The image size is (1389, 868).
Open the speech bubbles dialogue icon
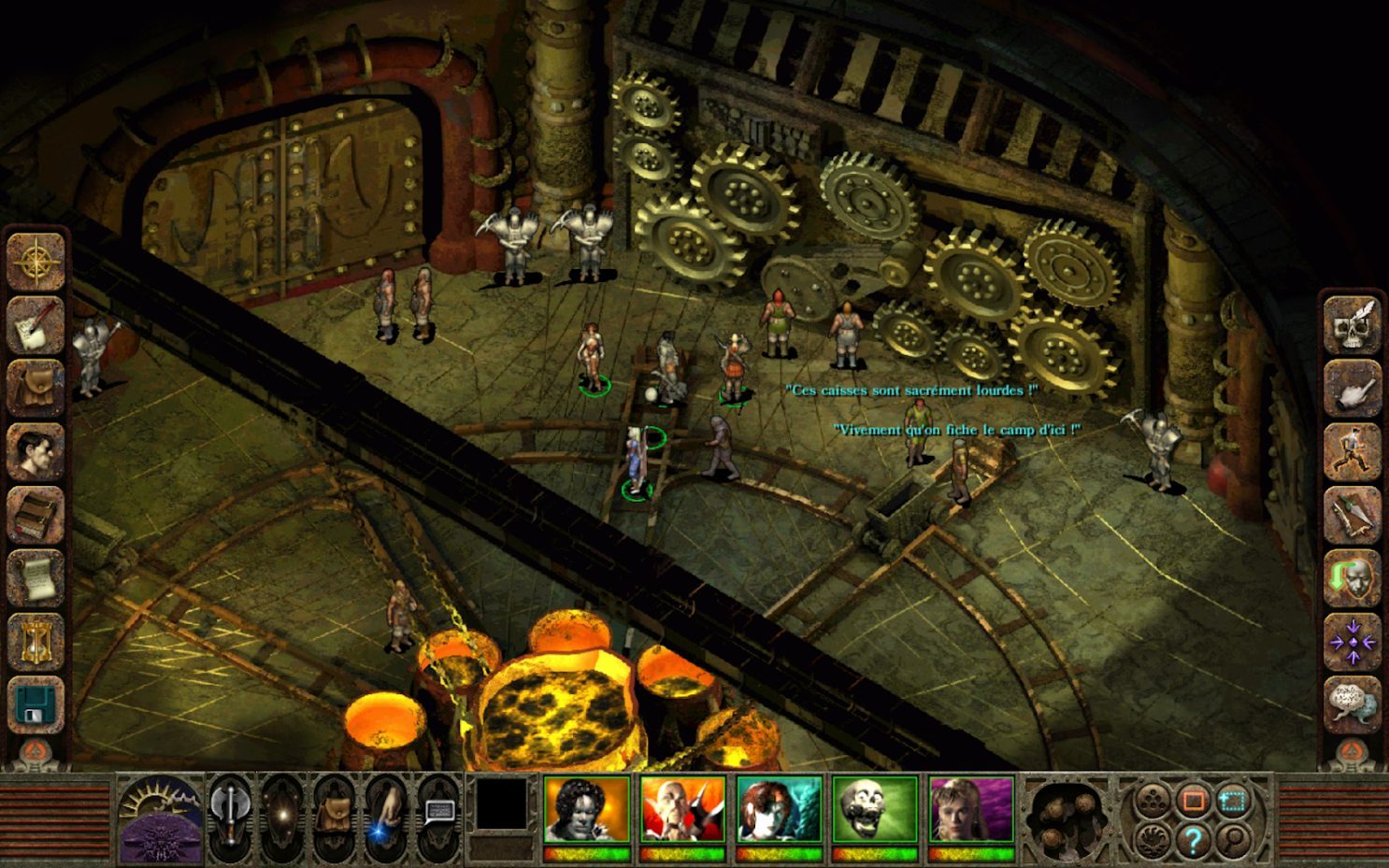(x=1353, y=704)
